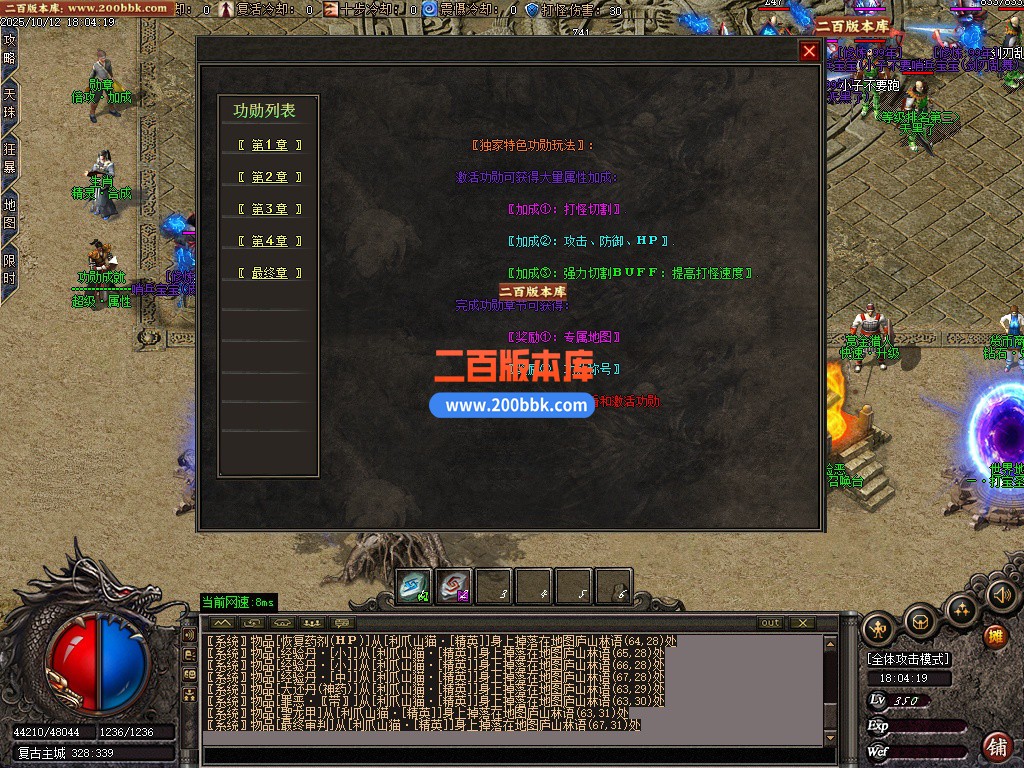This screenshot has height=768, width=1024.
Task: Switch to the 天珠 side tab
Action: click(x=10, y=103)
